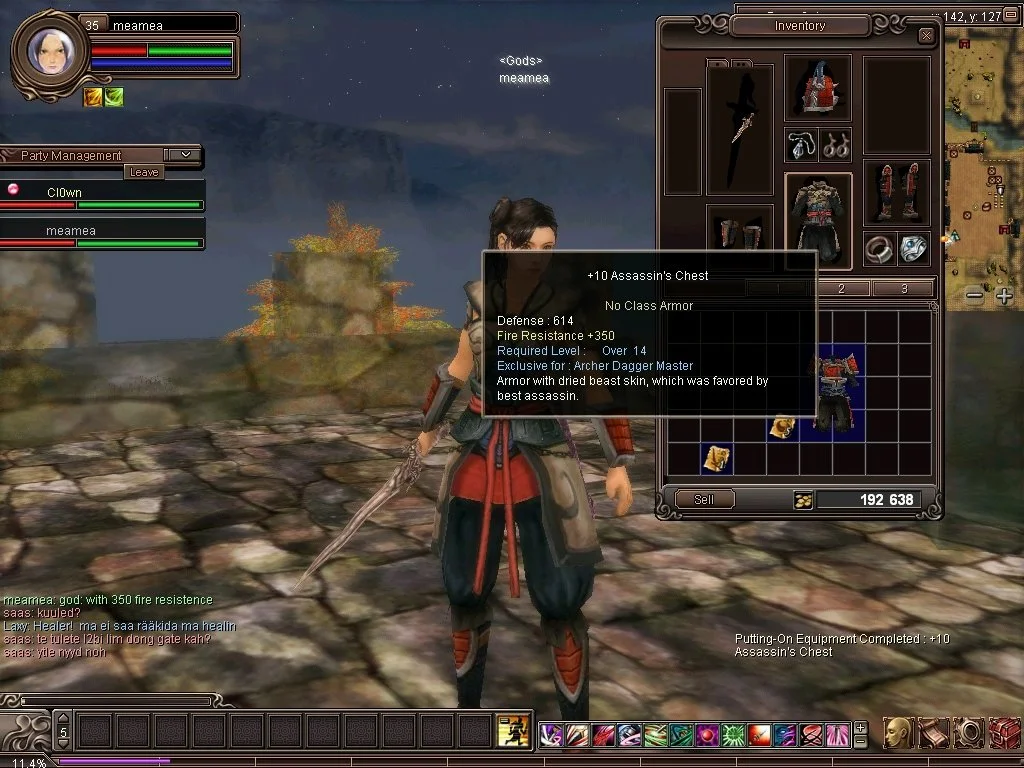
Task: Select the equipped red boots slot
Action: [x=896, y=192]
